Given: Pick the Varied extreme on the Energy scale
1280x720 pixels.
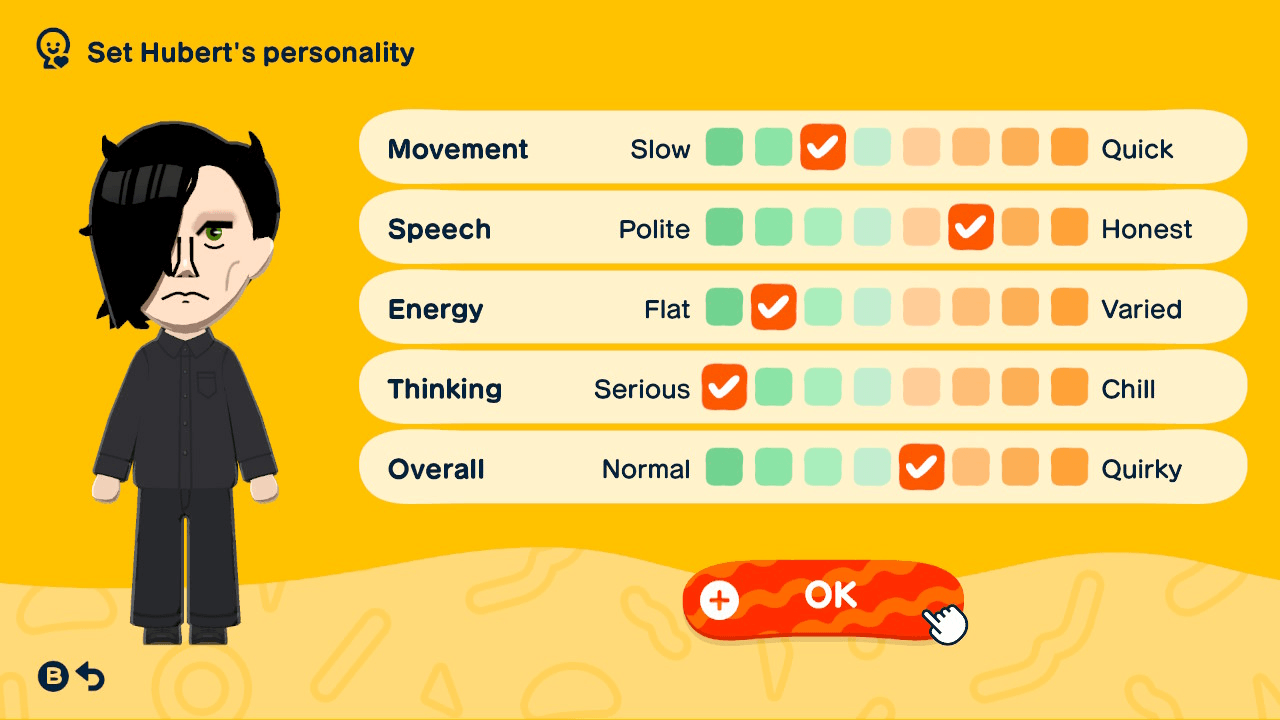Looking at the screenshot, I should pyautogui.click(x=1069, y=307).
